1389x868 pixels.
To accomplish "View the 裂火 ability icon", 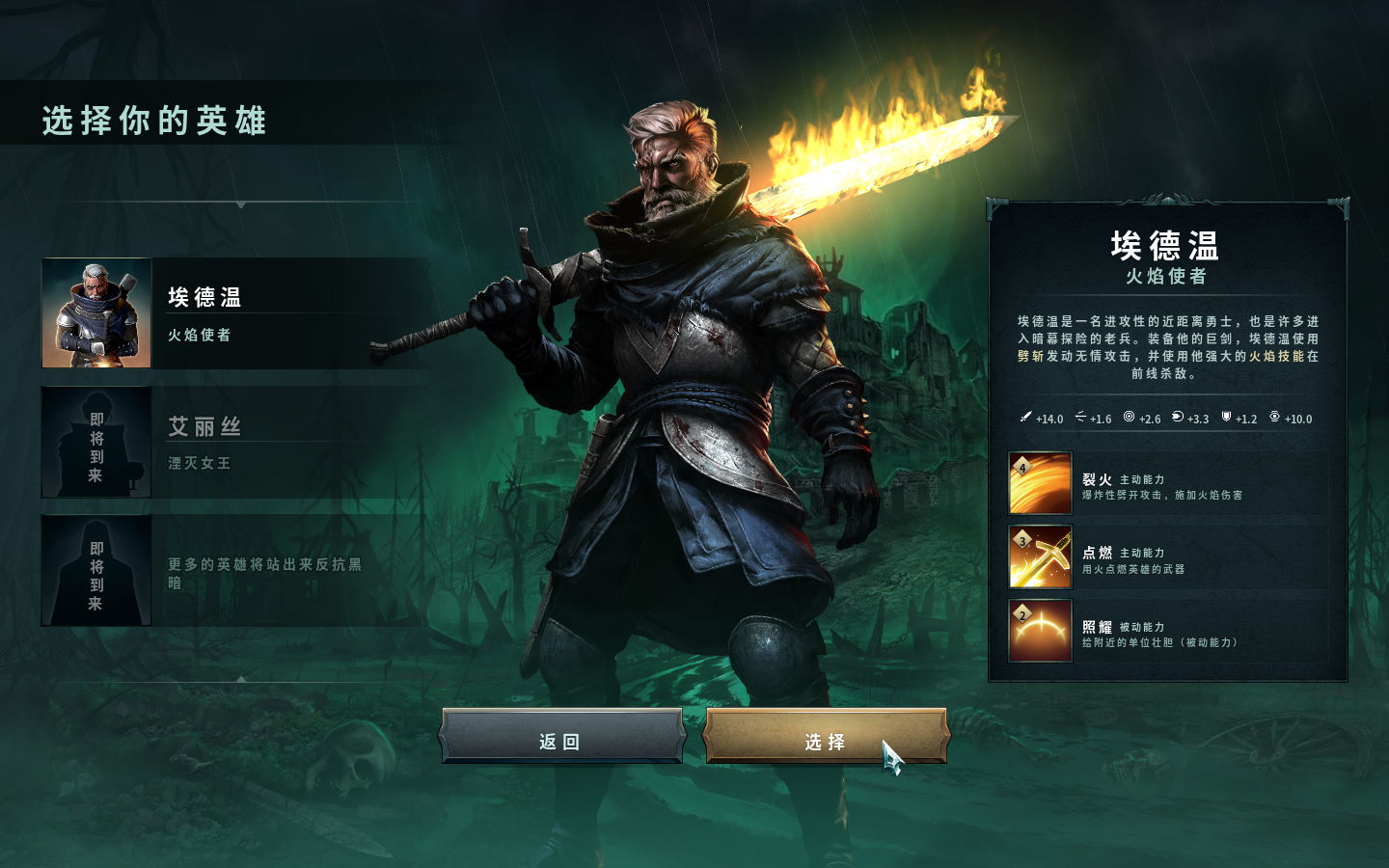I will (x=1040, y=483).
